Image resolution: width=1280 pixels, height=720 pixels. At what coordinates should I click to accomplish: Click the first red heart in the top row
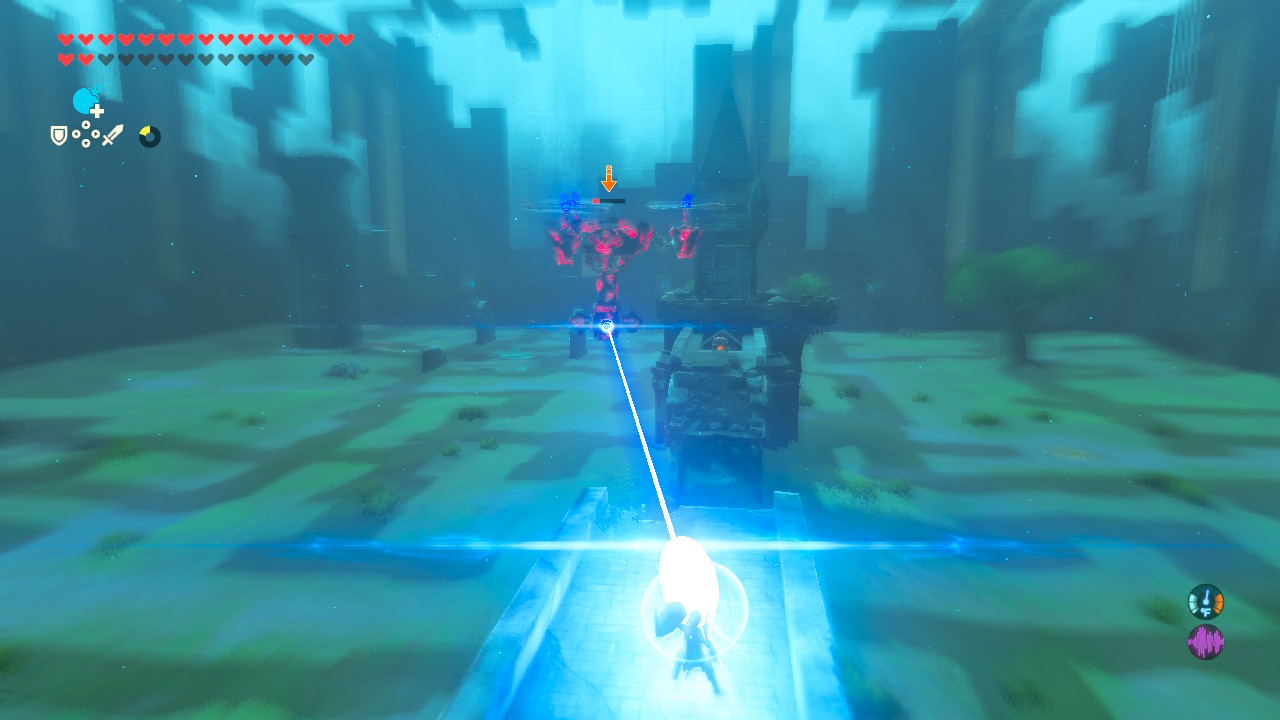66,39
